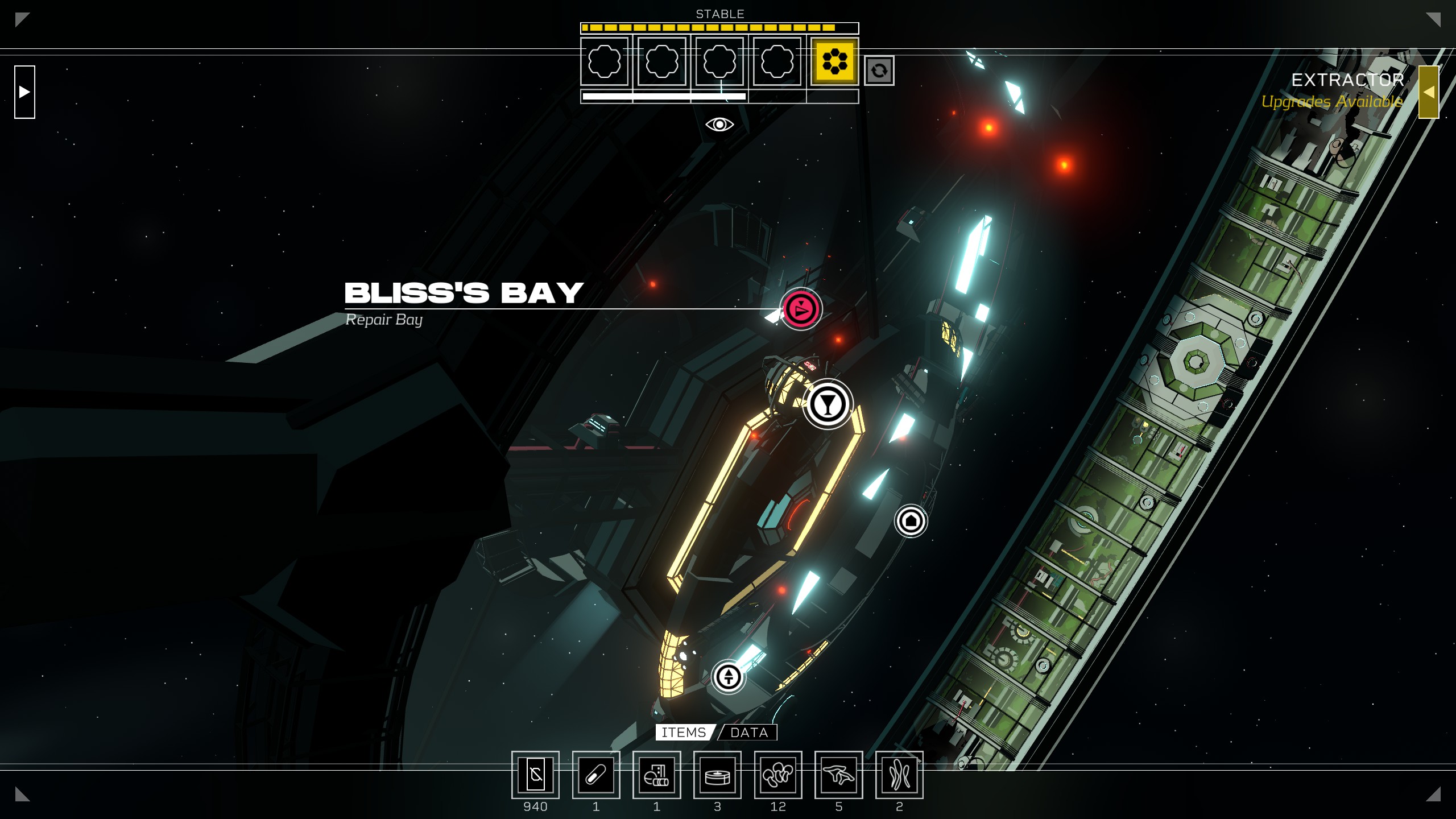Screen dimensions: 1456x819
Task: Choose the flat-cap fungus item slot
Action: tap(839, 775)
